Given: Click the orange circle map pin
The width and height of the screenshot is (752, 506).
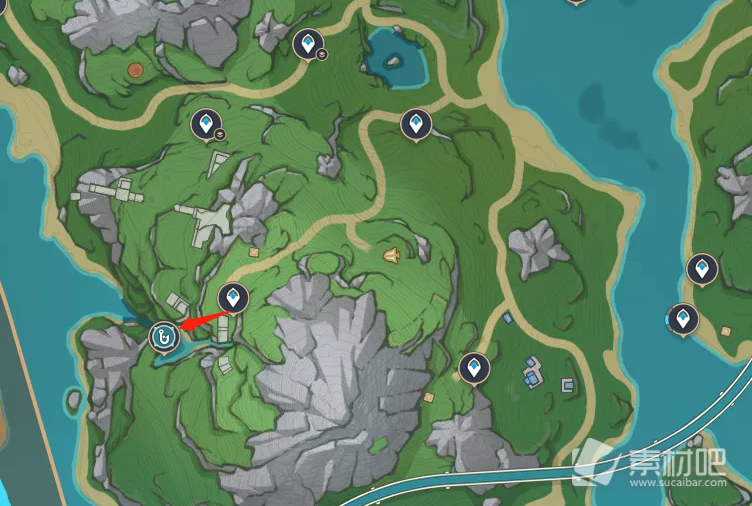Looking at the screenshot, I should coord(136,71).
